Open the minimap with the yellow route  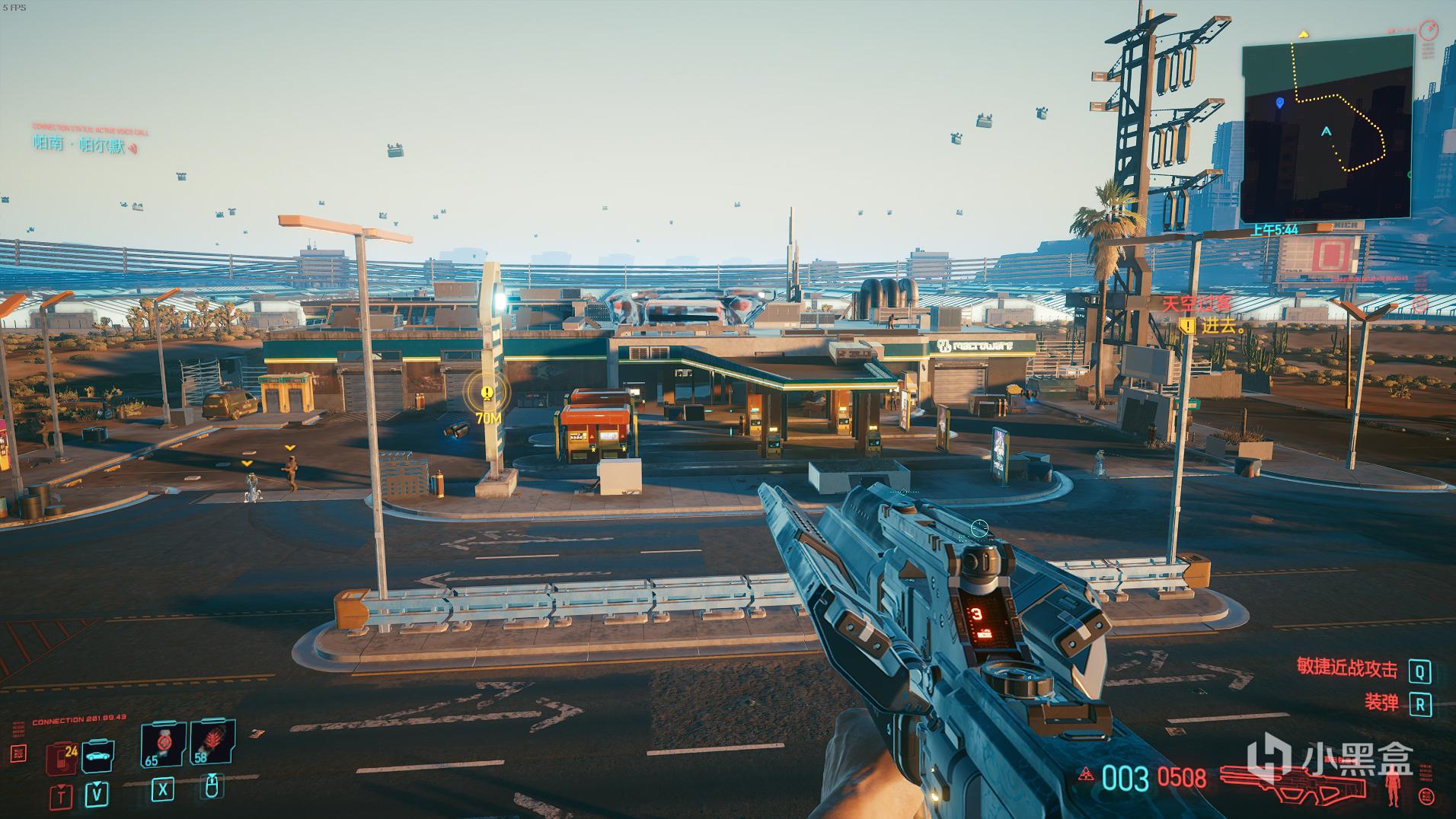click(1327, 129)
